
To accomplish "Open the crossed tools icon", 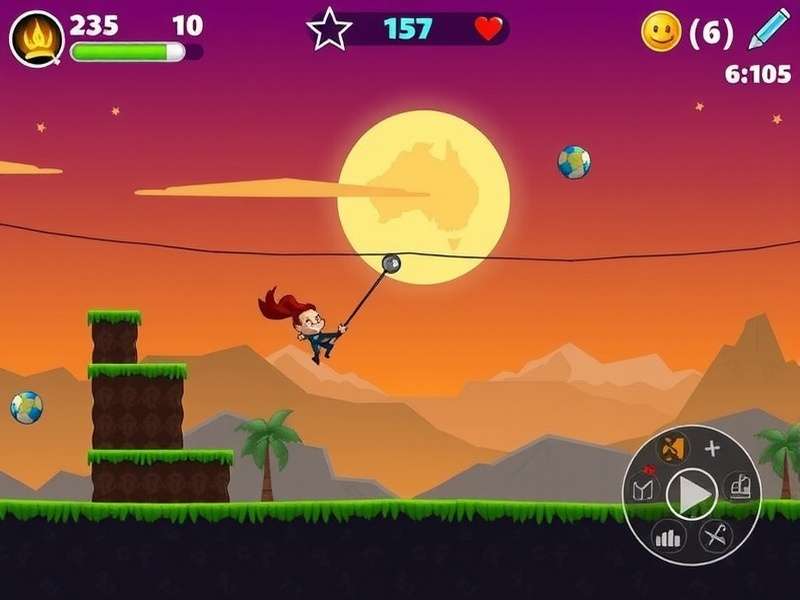I will (x=714, y=536).
